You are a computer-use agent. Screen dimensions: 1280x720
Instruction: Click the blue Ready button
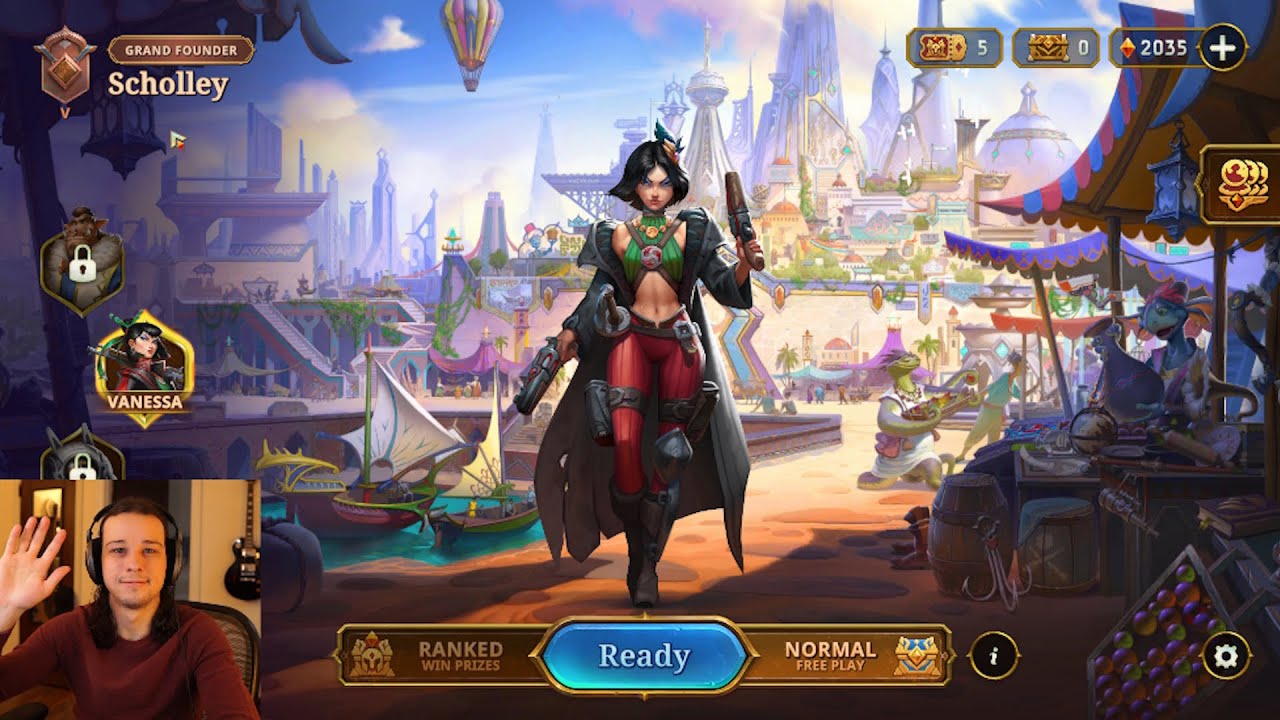pos(643,656)
